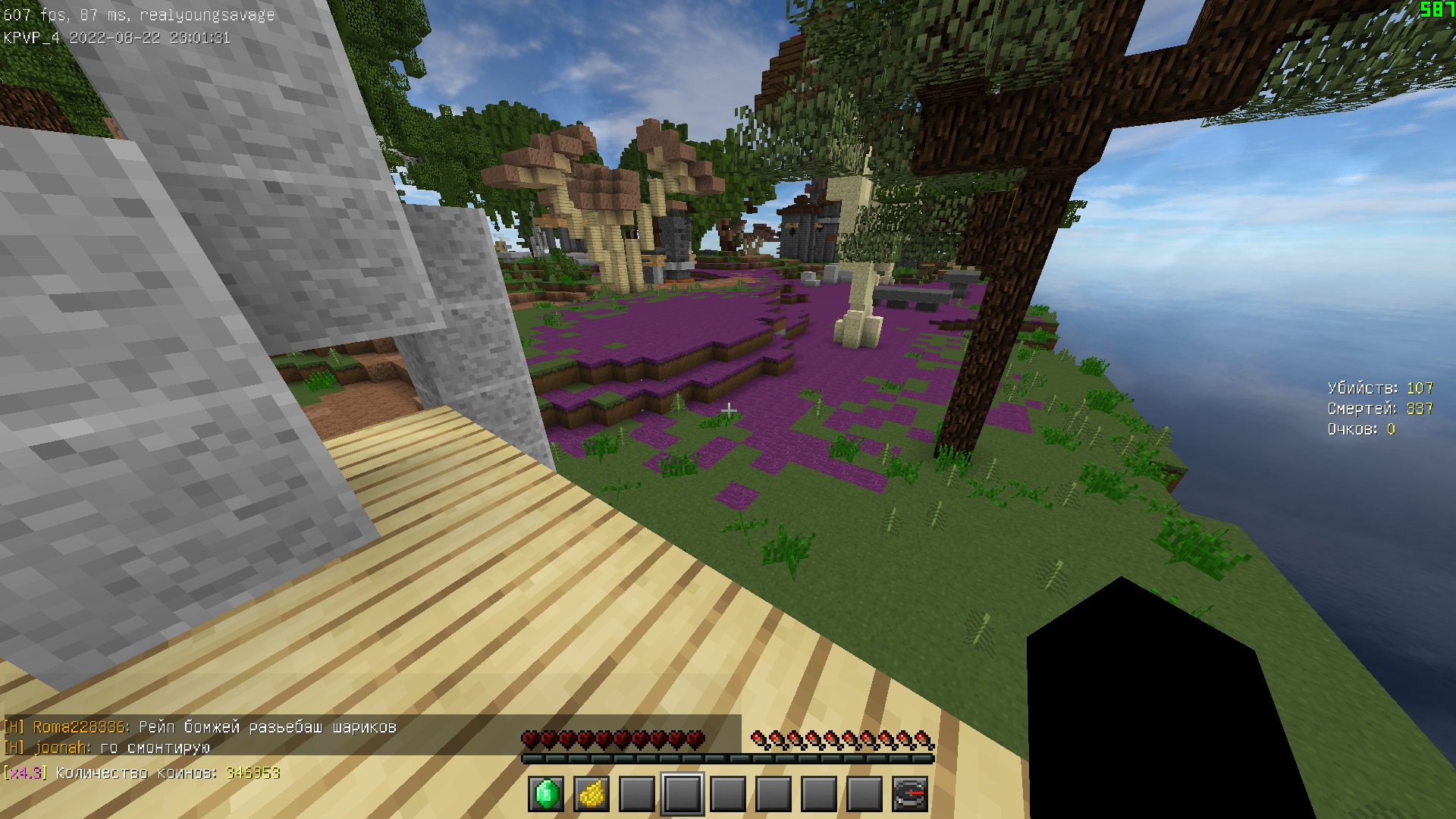The height and width of the screenshot is (819, 1456).
Task: Select the emerald hotbar slot
Action: tap(546, 794)
